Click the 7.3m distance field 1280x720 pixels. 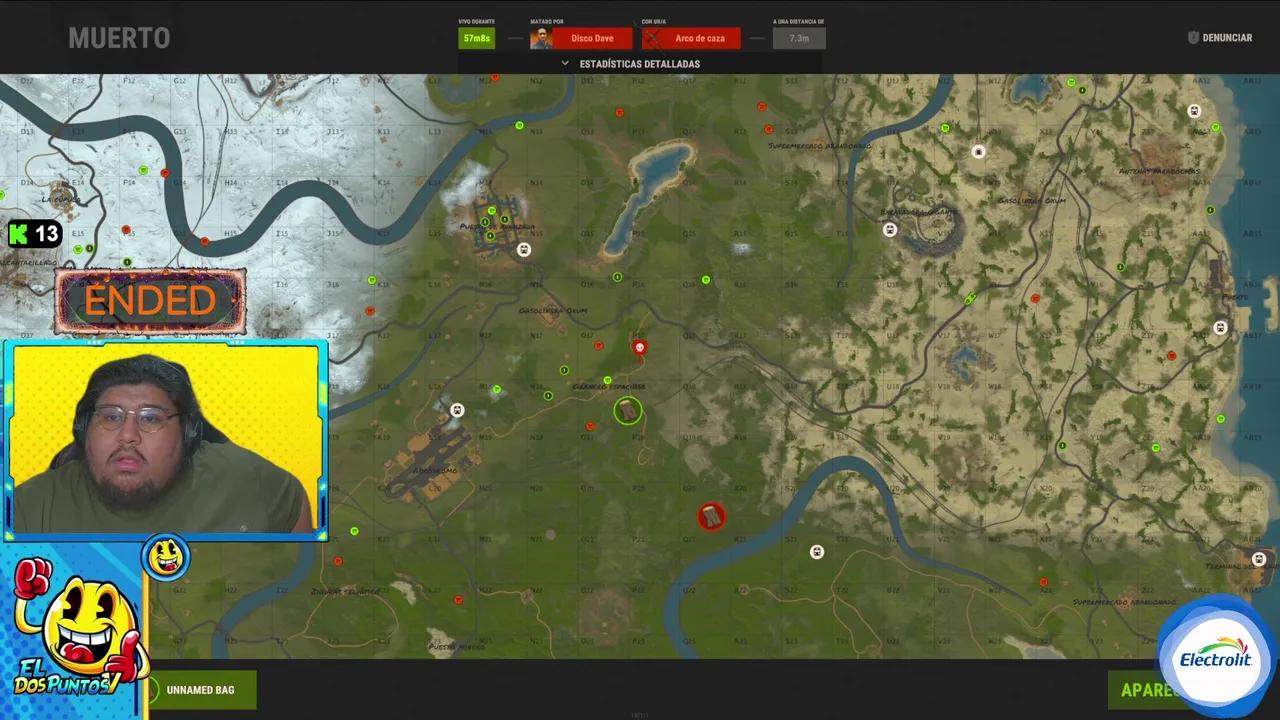coord(797,38)
